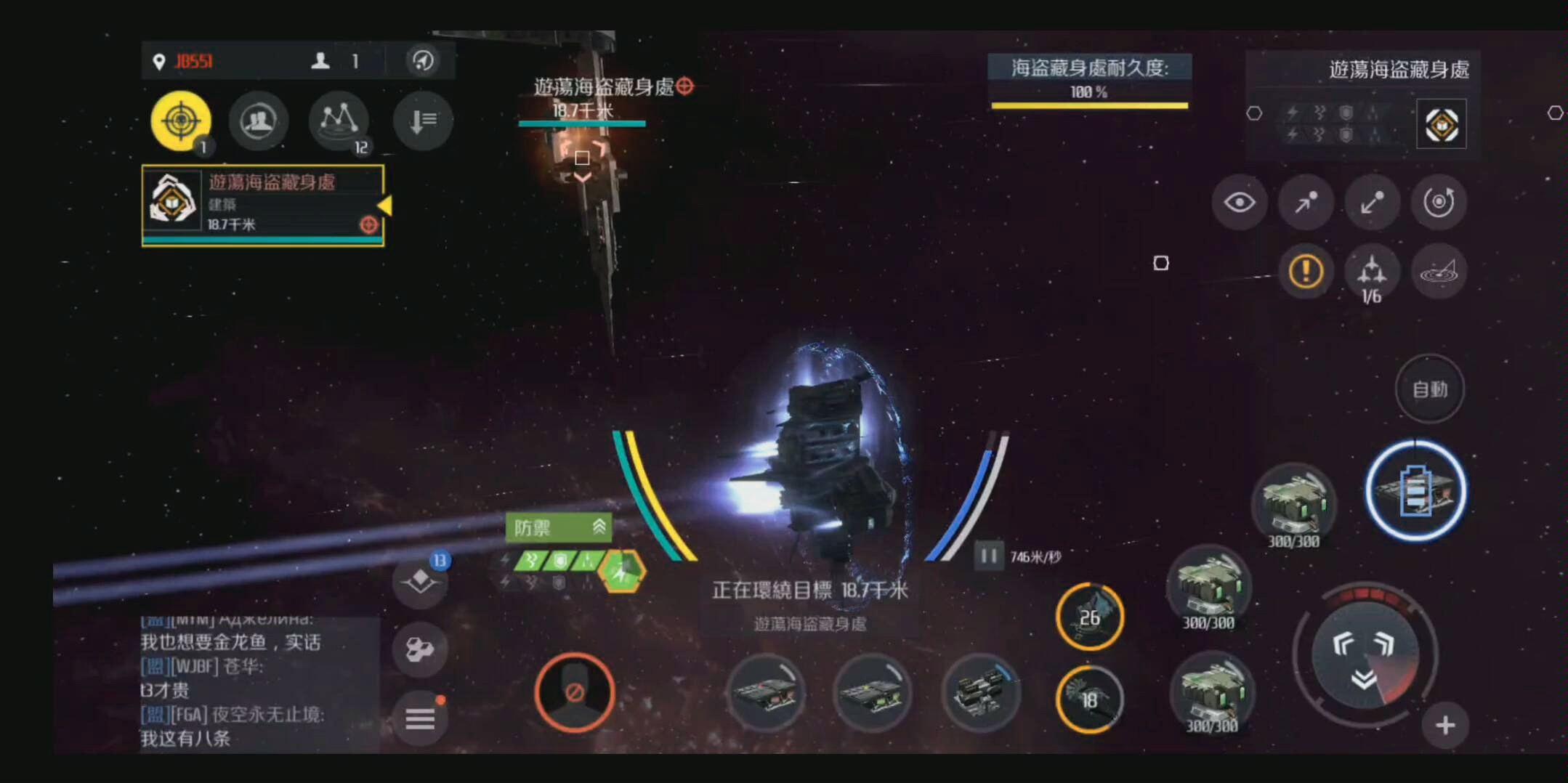This screenshot has width=1568, height=783.
Task: Click the red stop ship button
Action: [x=574, y=692]
